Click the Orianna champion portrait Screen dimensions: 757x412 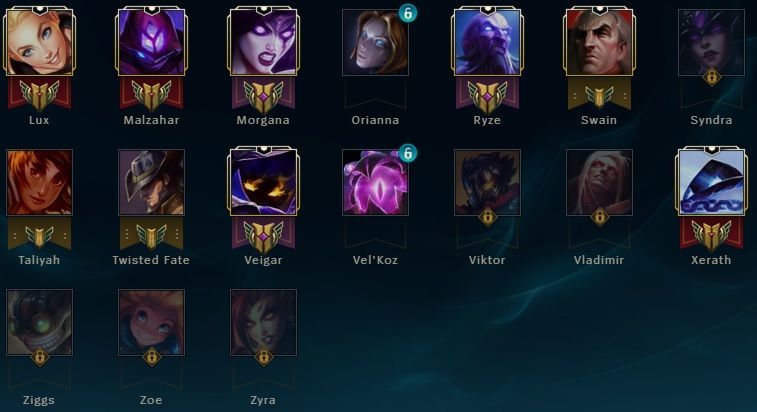[375, 43]
